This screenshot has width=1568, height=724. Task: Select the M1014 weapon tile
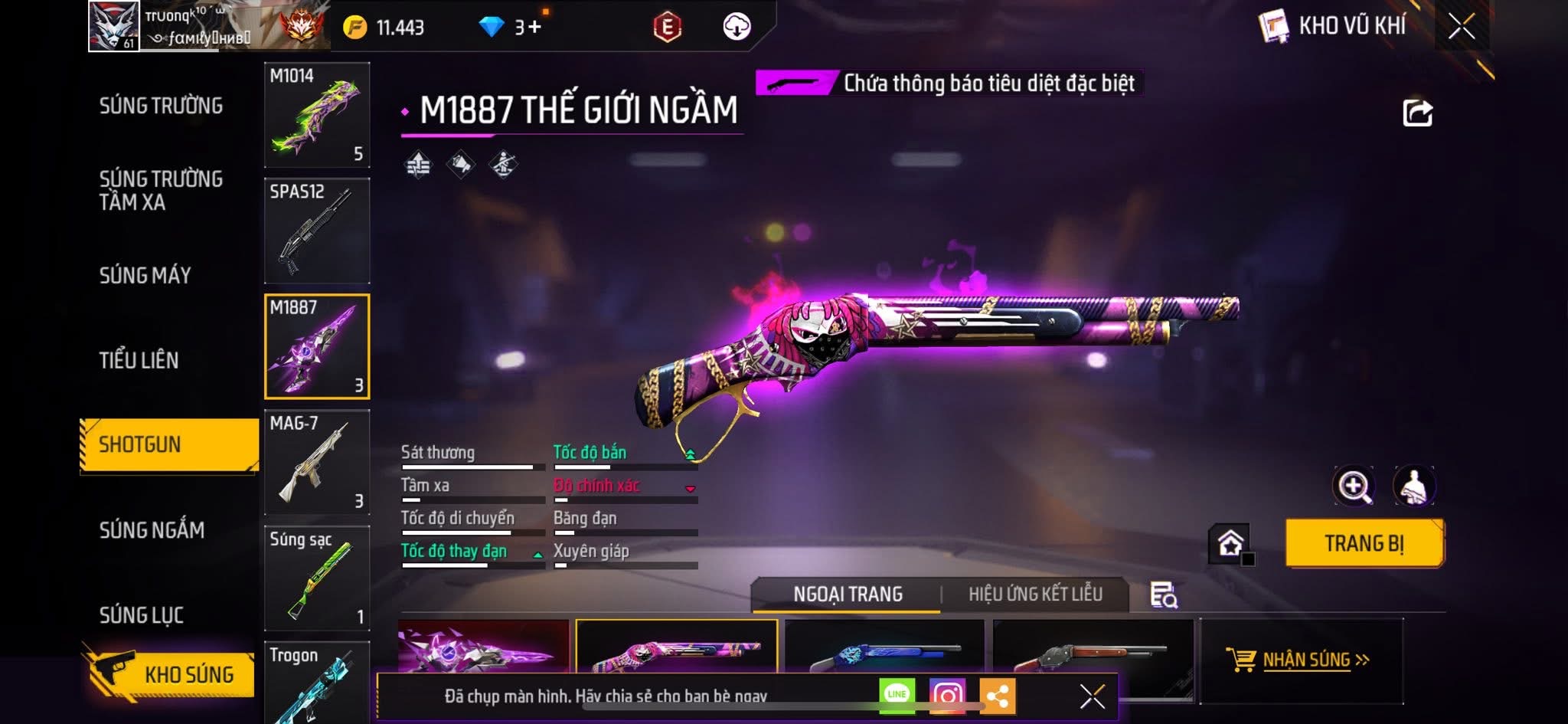pyautogui.click(x=317, y=115)
